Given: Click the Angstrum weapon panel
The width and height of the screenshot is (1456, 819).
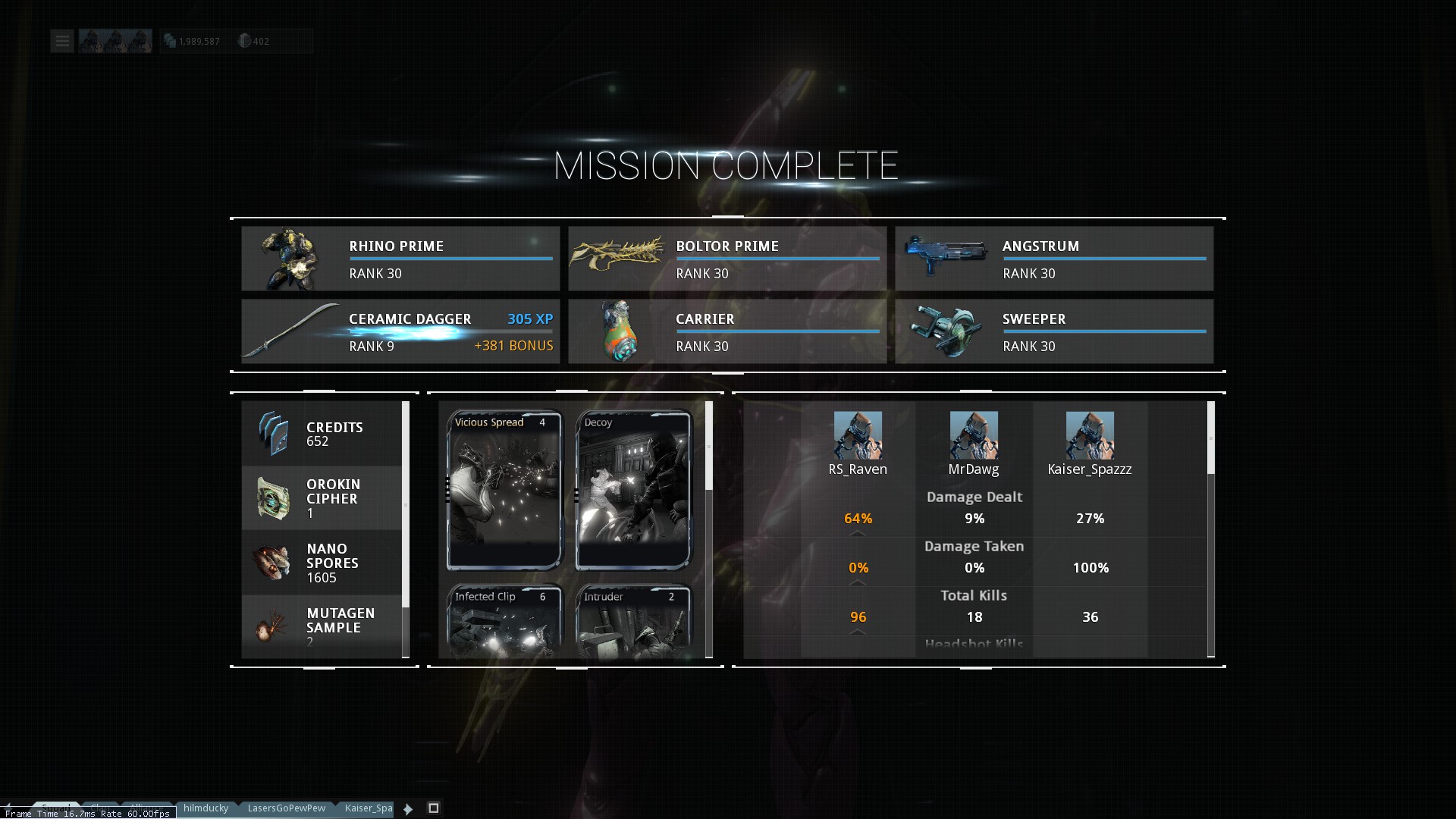Looking at the screenshot, I should pyautogui.click(x=1054, y=259).
